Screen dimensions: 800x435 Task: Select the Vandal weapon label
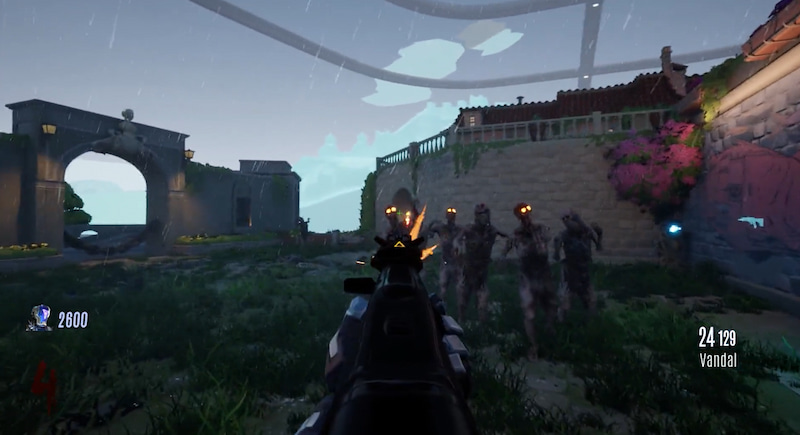pos(717,360)
